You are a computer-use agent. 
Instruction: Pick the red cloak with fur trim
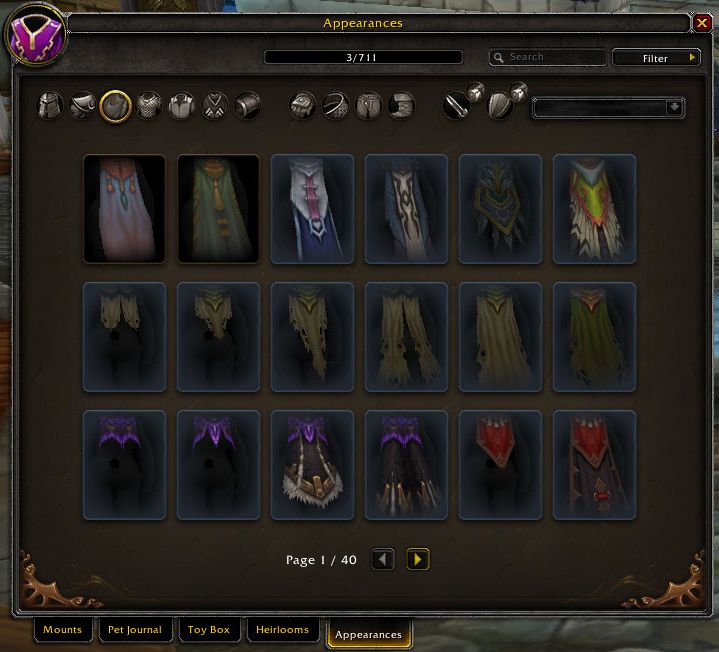(x=500, y=464)
